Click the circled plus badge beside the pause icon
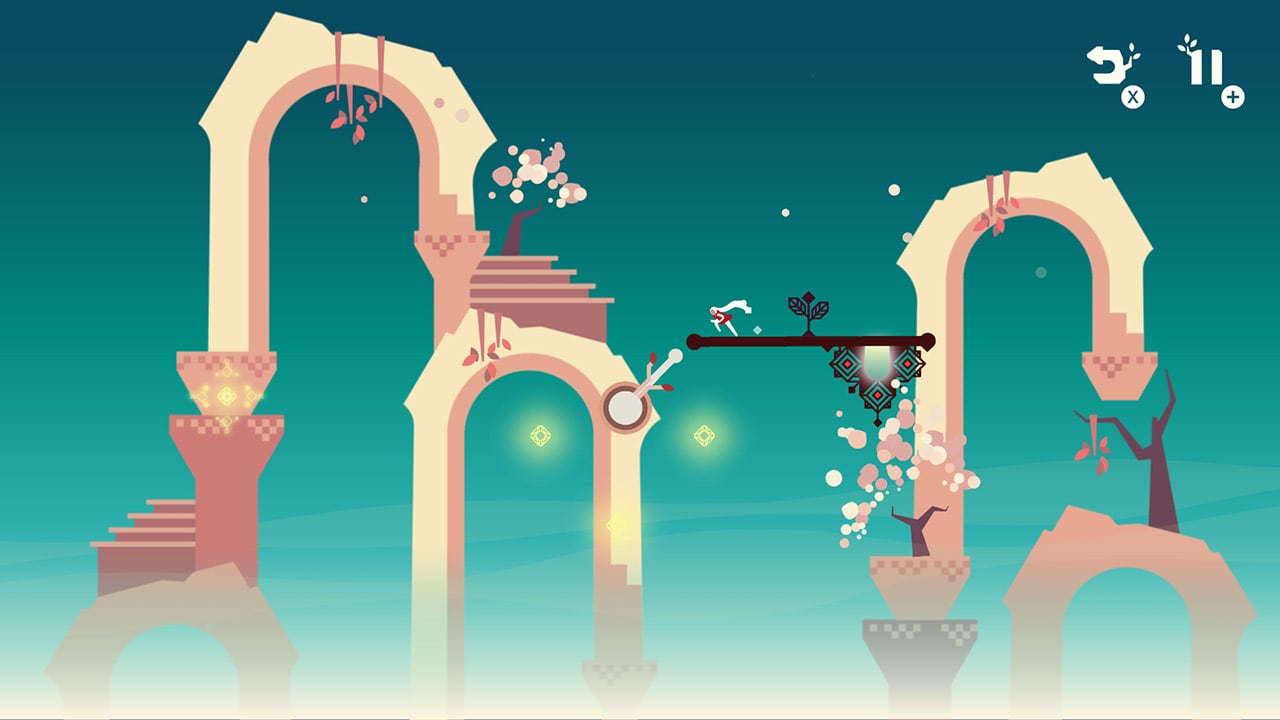Viewport: 1280px width, 720px height. [x=1231, y=96]
